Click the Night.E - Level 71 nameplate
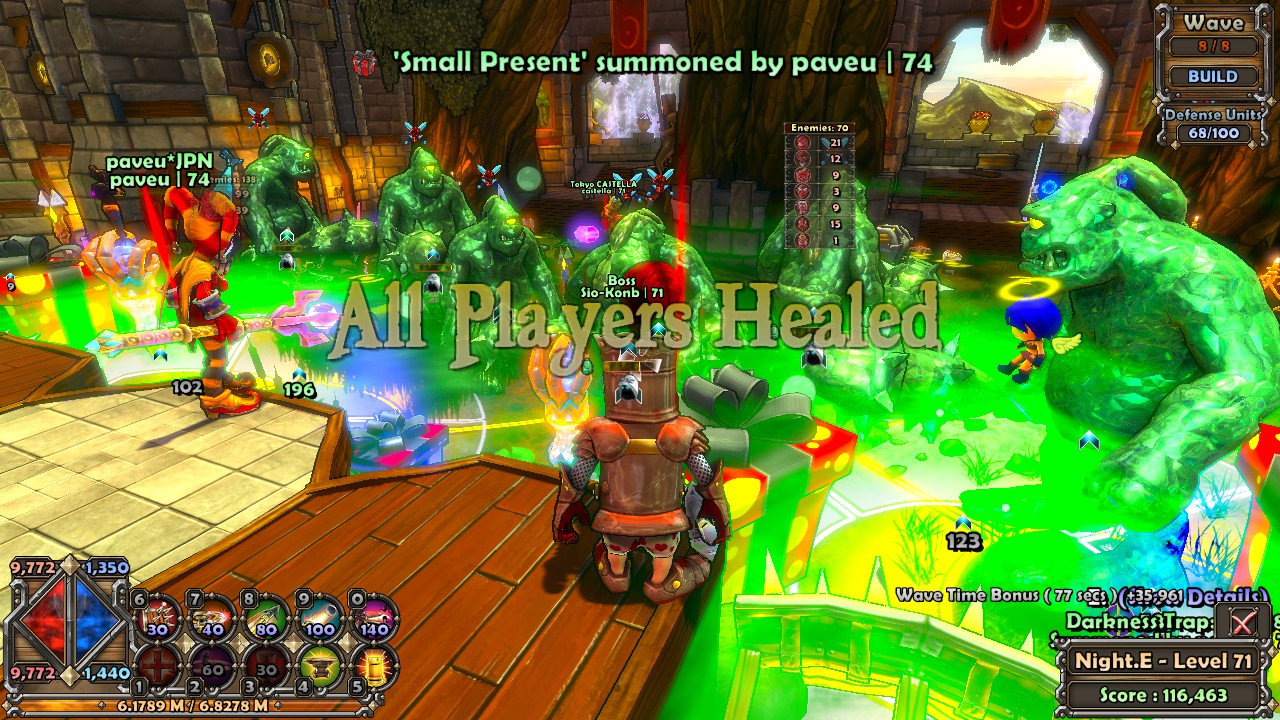This screenshot has width=1280, height=720. [x=1163, y=662]
